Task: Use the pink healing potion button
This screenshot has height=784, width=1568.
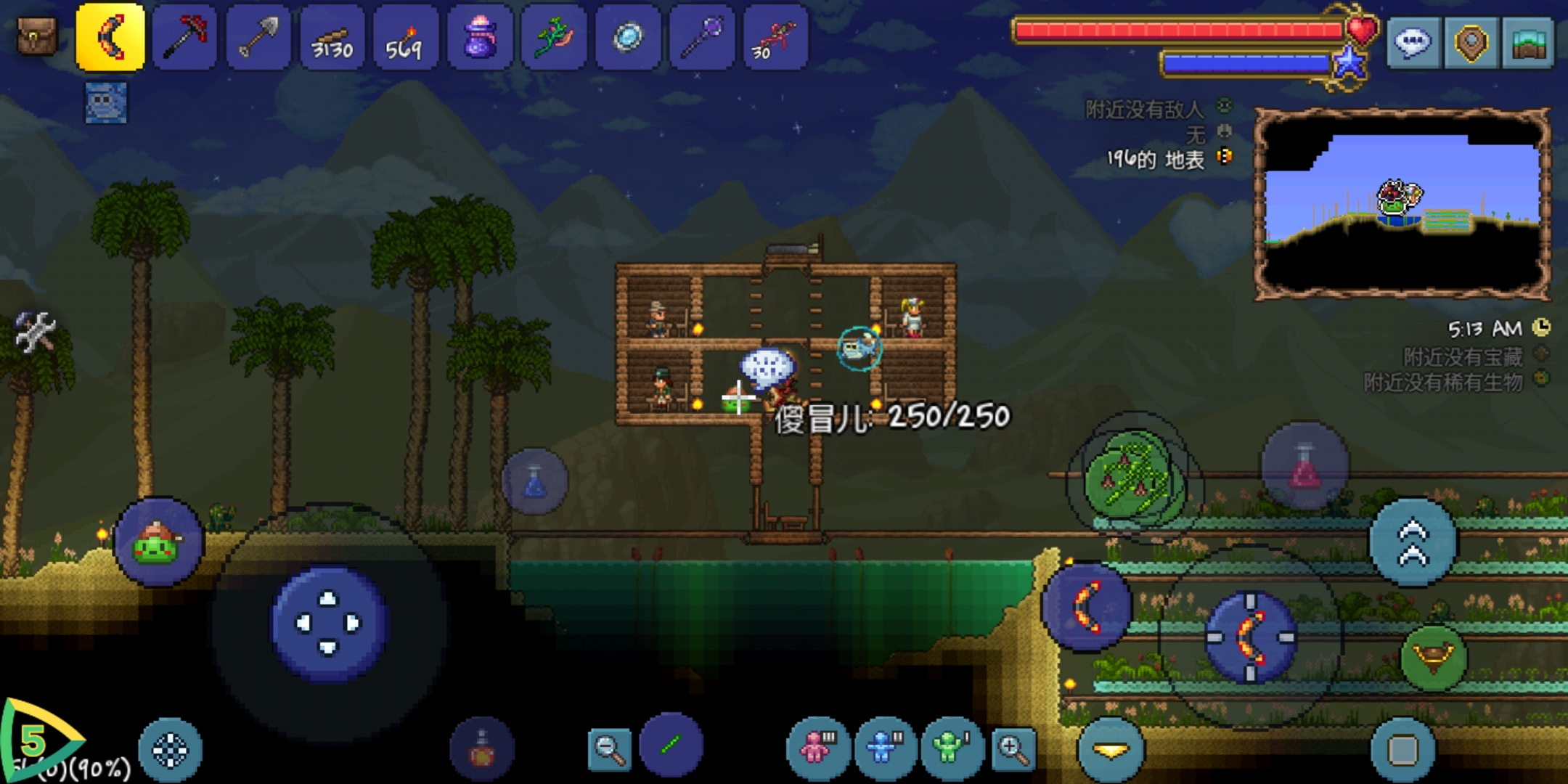Action: tap(1304, 466)
